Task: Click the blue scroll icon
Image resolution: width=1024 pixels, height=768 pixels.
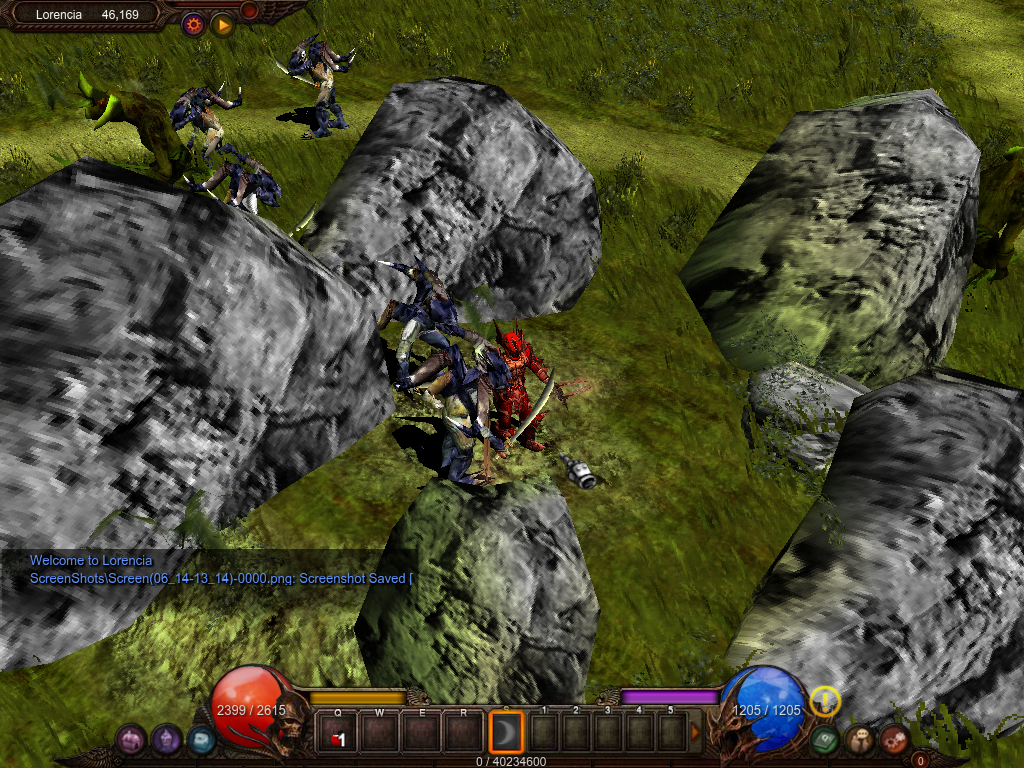Action: tap(201, 740)
